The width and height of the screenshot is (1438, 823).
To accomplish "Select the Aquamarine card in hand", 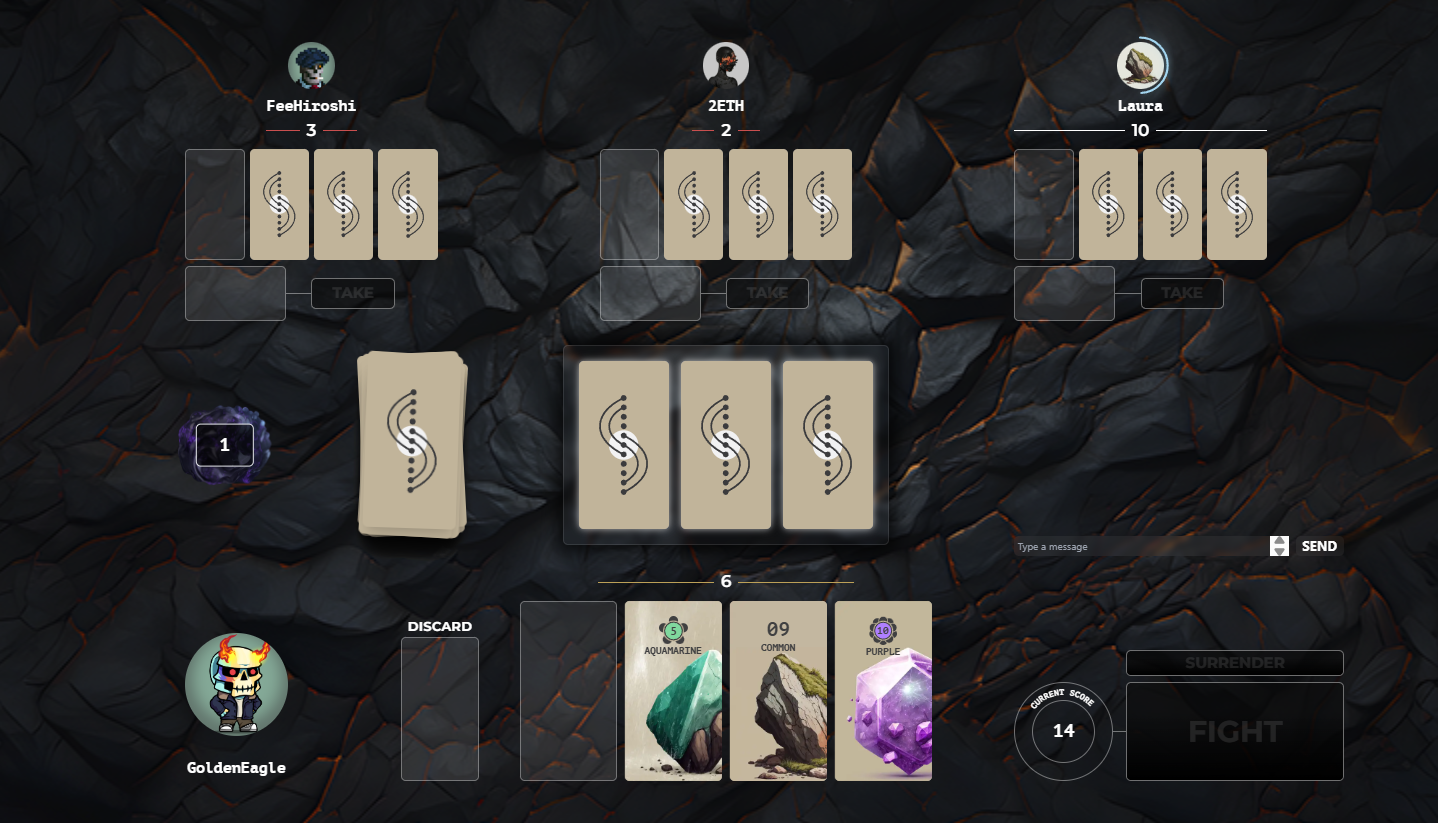I will 673,690.
